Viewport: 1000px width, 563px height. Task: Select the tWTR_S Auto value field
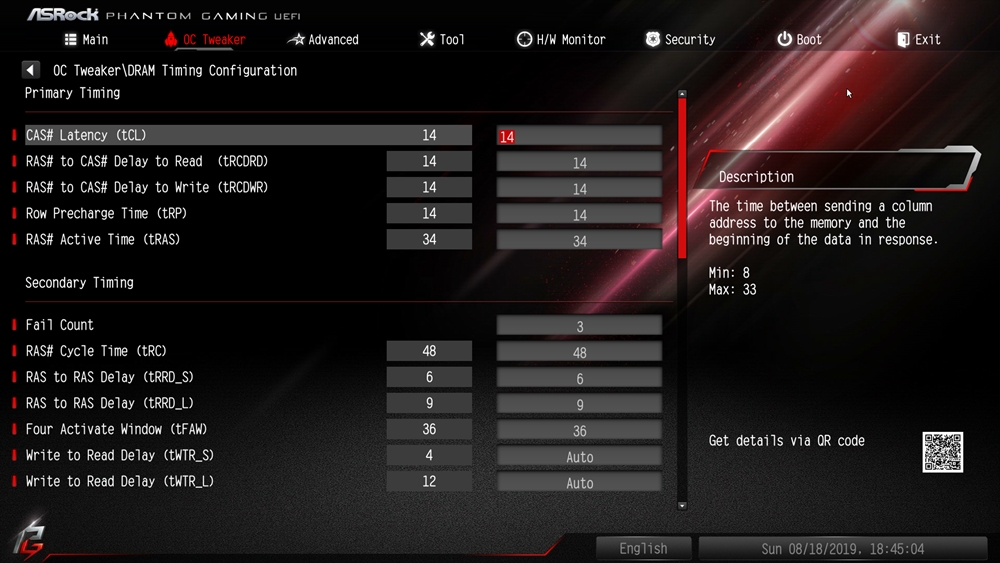579,456
